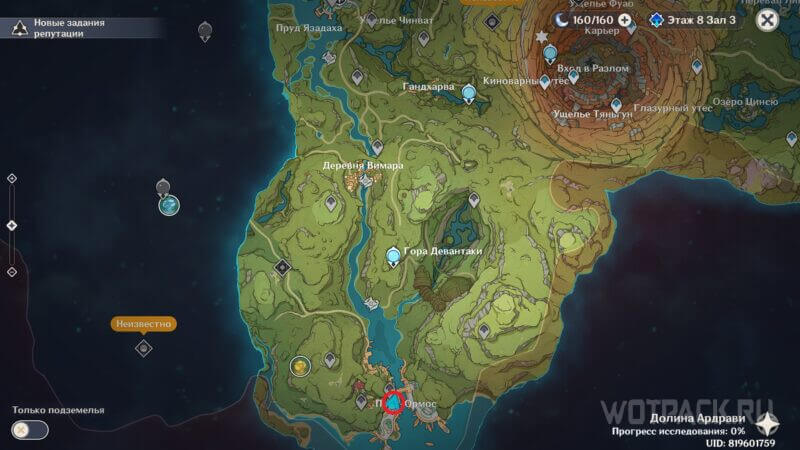Select the Ущелье Тяньгун teleport waypoint

tap(616, 104)
